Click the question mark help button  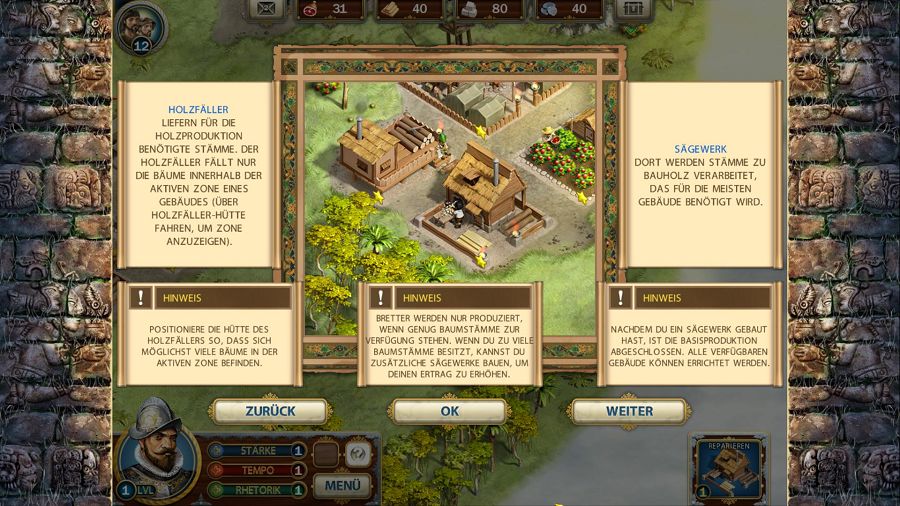click(357, 454)
